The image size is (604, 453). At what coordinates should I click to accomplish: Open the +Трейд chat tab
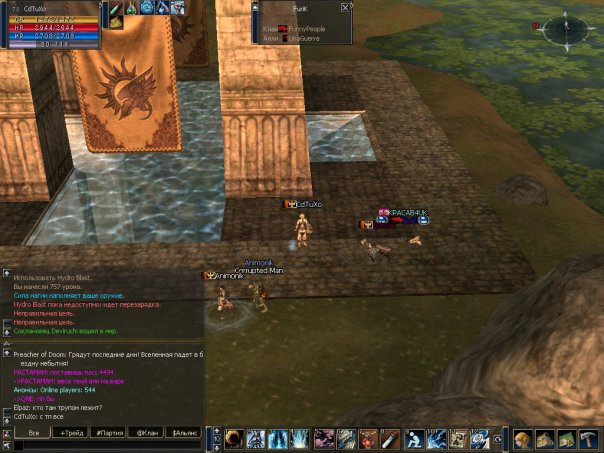pyautogui.click(x=72, y=433)
